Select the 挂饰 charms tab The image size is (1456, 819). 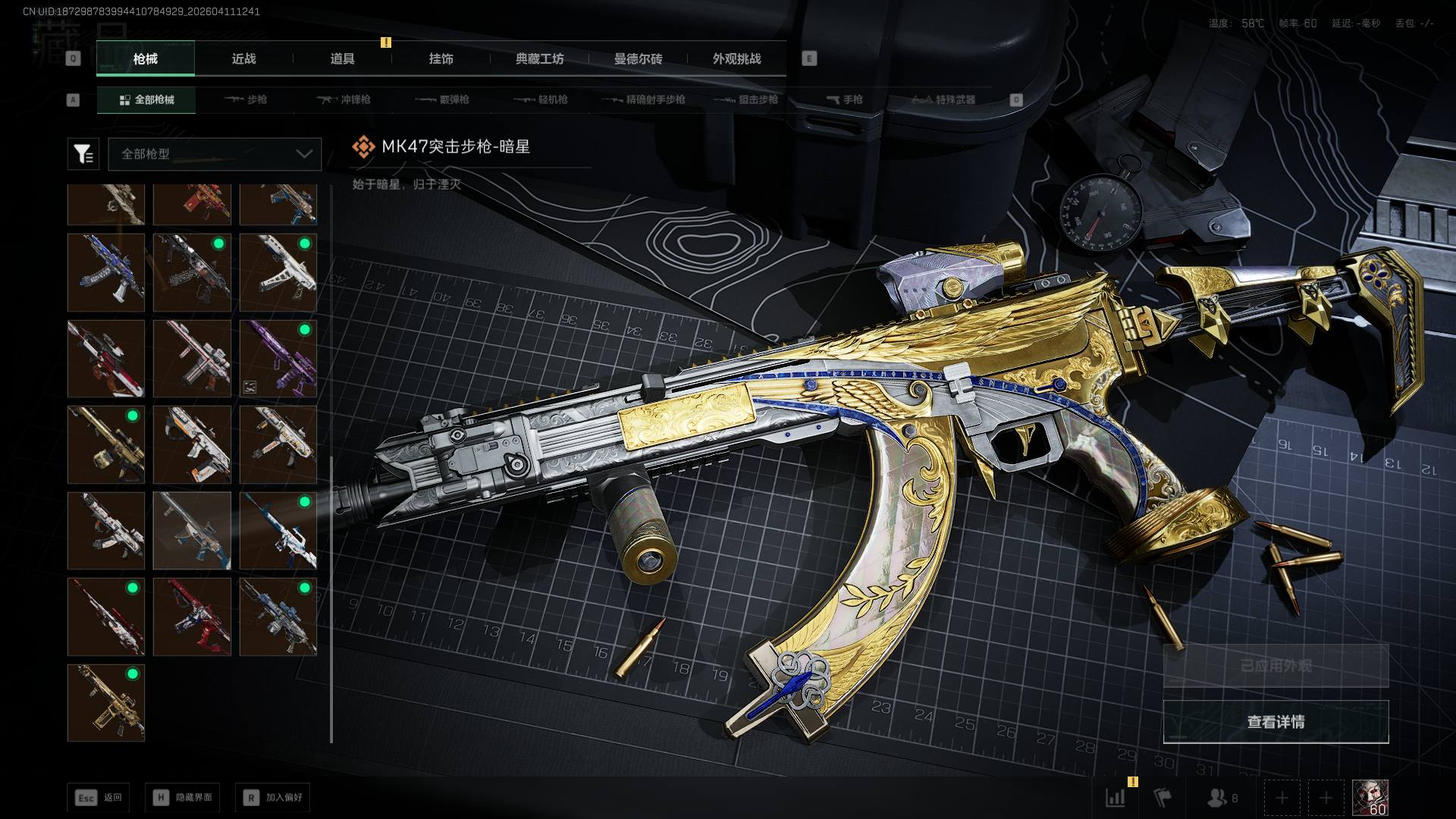pyautogui.click(x=441, y=59)
